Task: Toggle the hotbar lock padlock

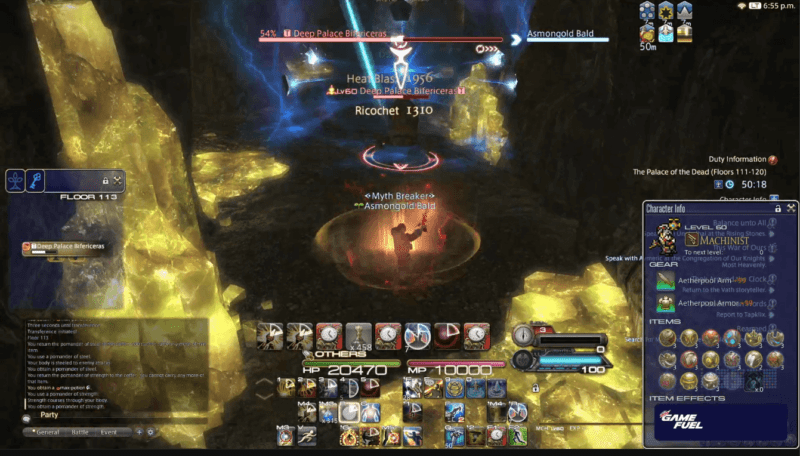Action: 536,389
